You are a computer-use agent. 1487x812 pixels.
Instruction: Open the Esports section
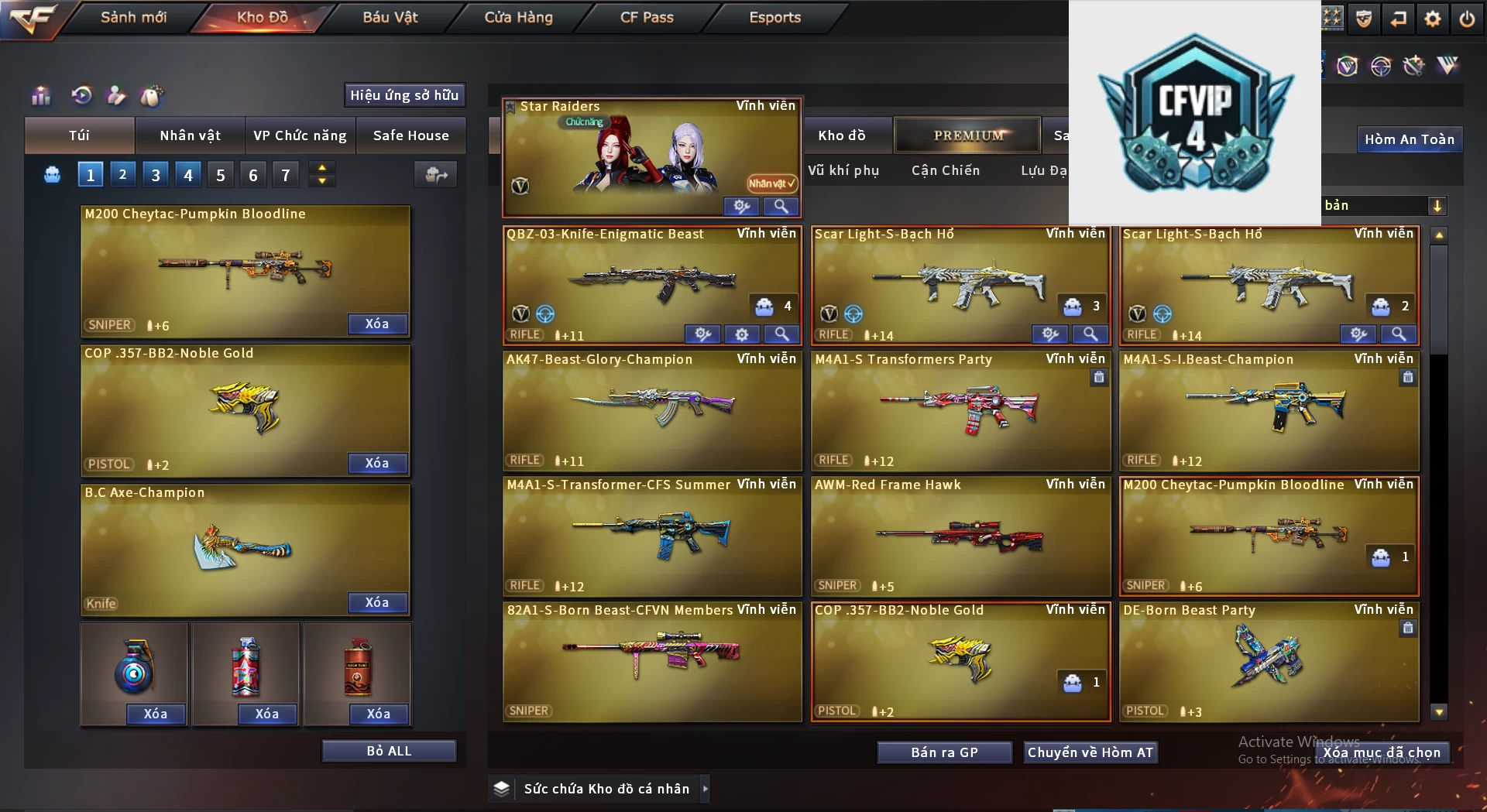[774, 17]
